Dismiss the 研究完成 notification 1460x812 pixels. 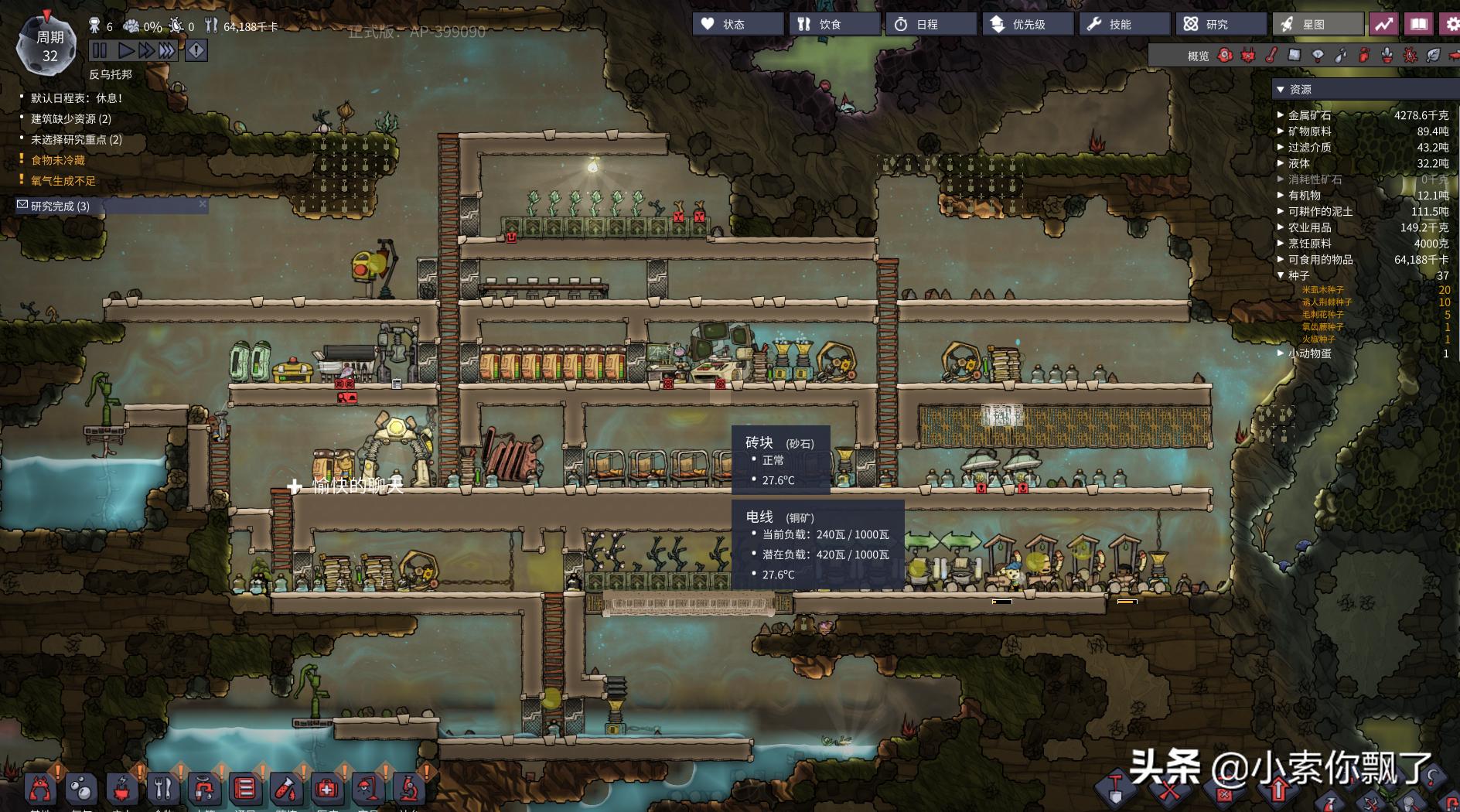click(203, 204)
